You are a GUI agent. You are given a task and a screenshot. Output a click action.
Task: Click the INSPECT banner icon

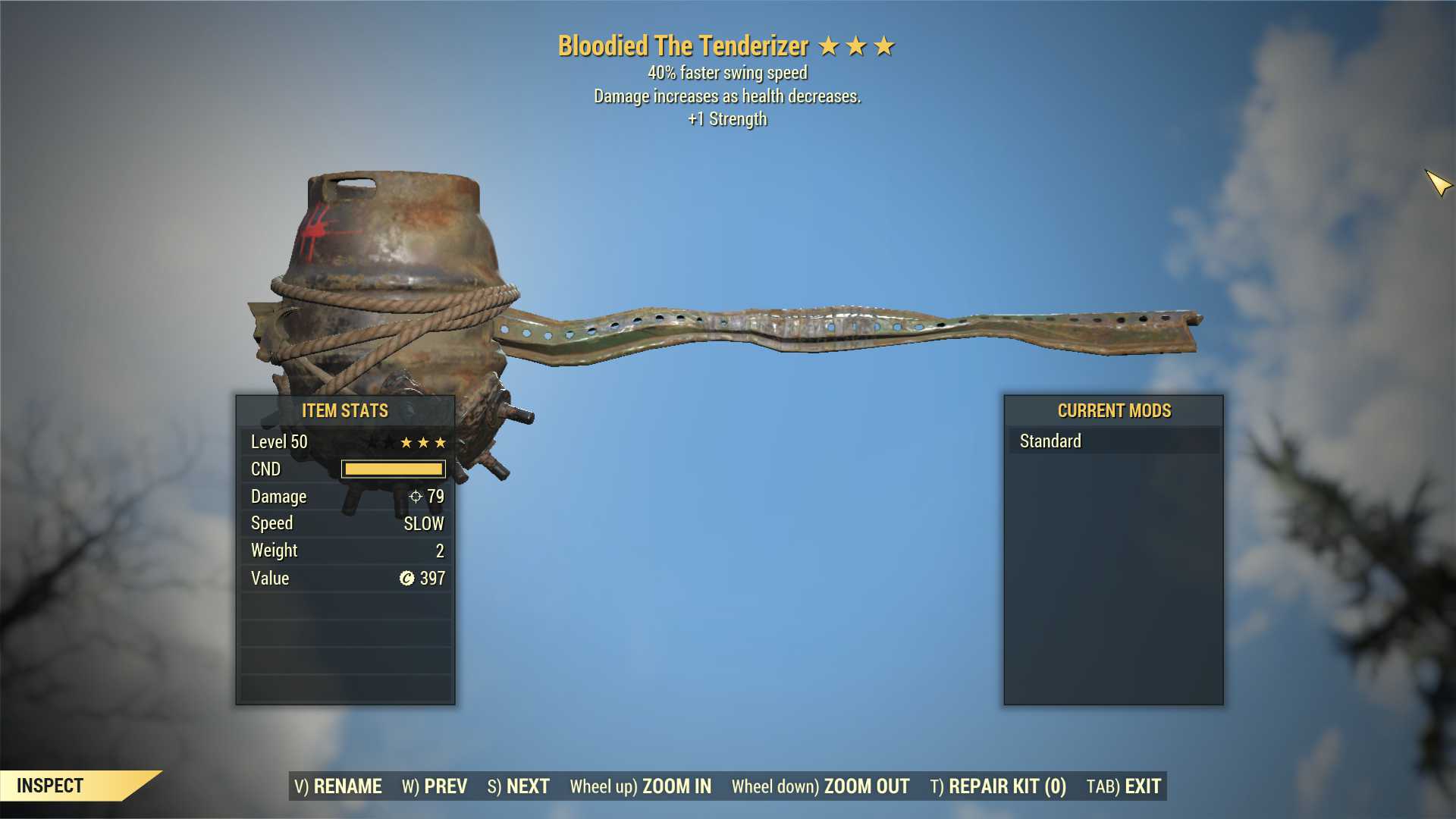(x=51, y=785)
